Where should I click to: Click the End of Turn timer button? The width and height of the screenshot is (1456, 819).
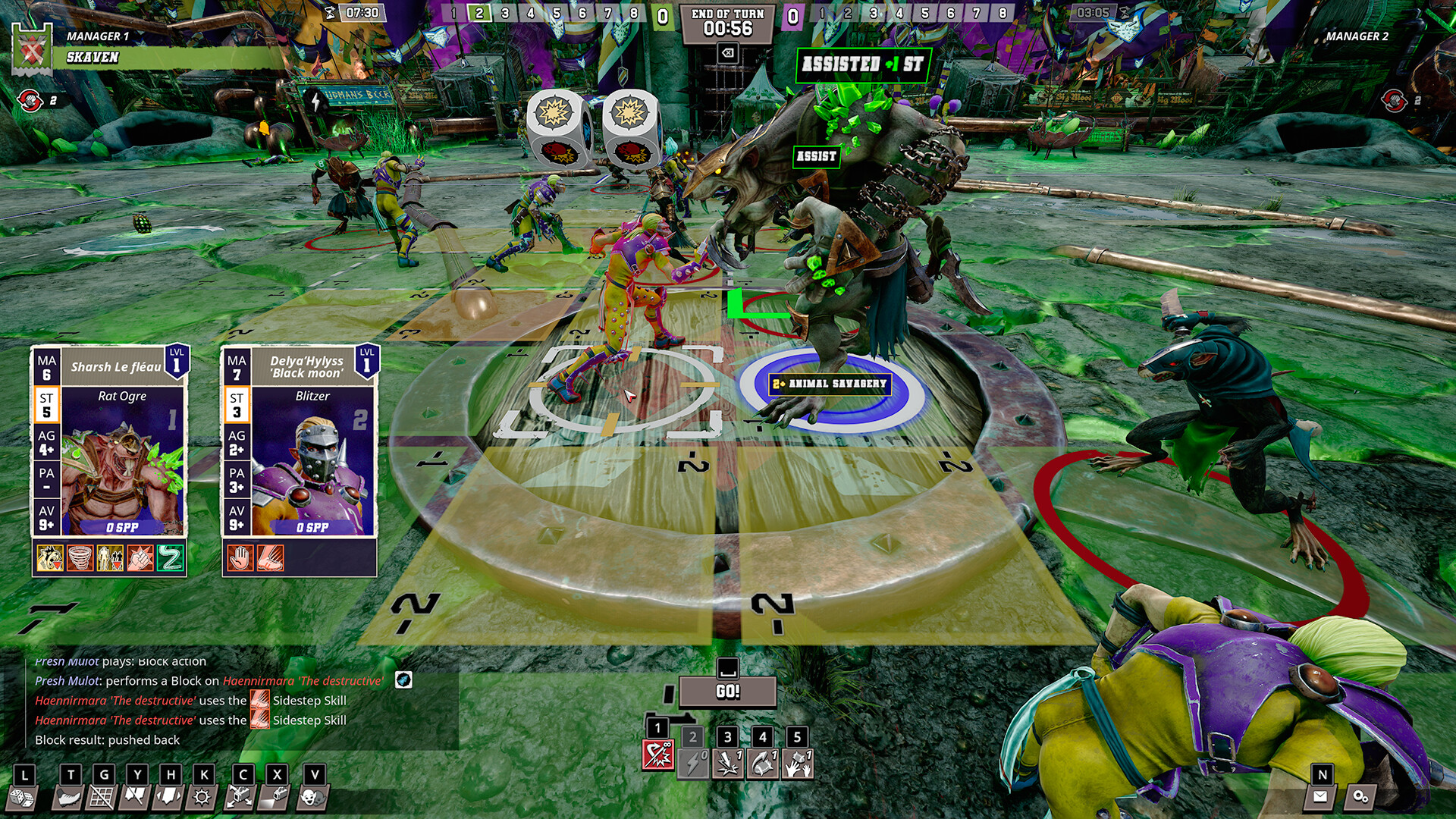click(x=728, y=23)
